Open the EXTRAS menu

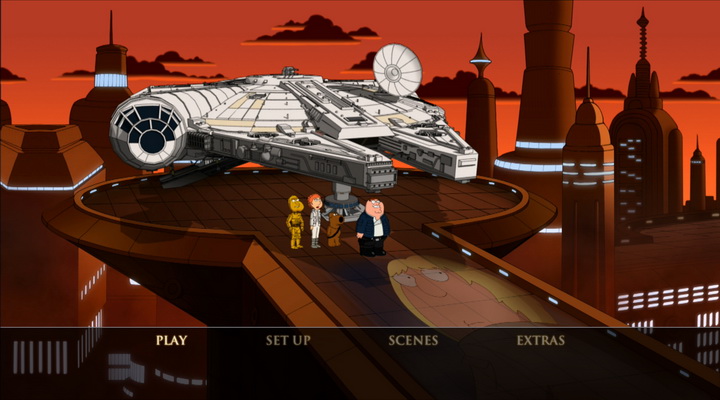pos(541,340)
